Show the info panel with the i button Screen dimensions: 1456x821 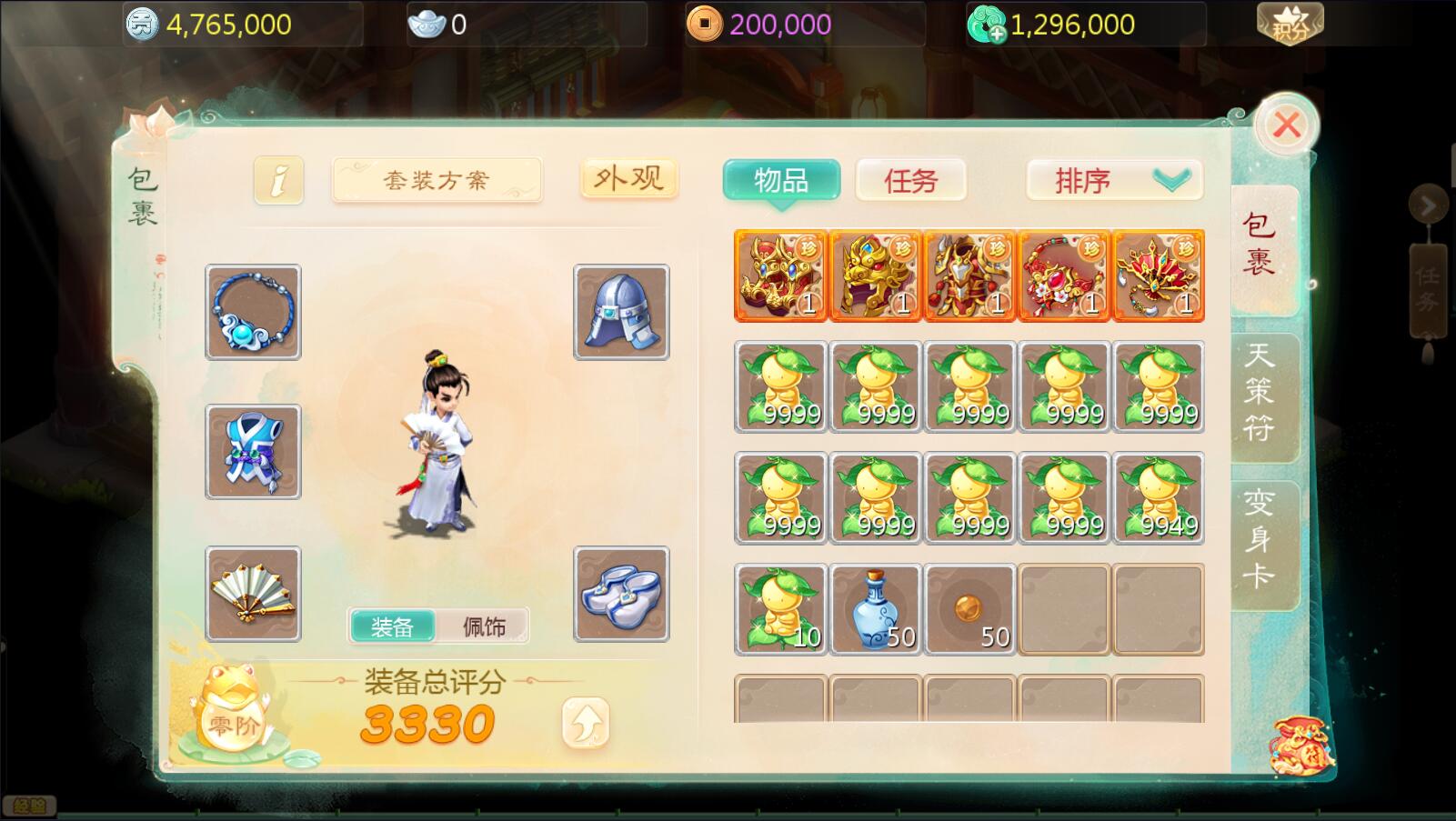tap(278, 180)
